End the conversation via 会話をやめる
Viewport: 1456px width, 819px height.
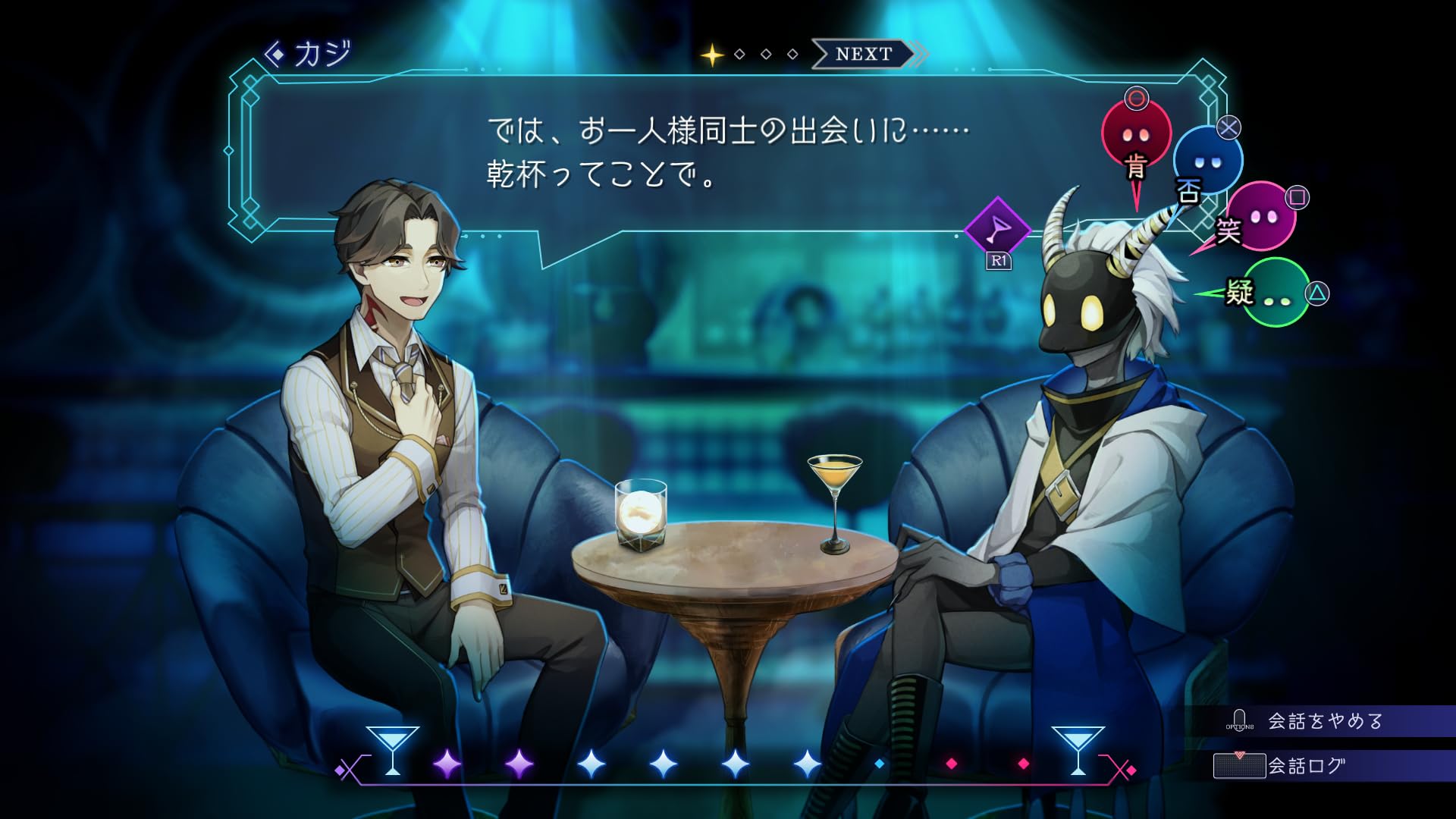(1323, 720)
